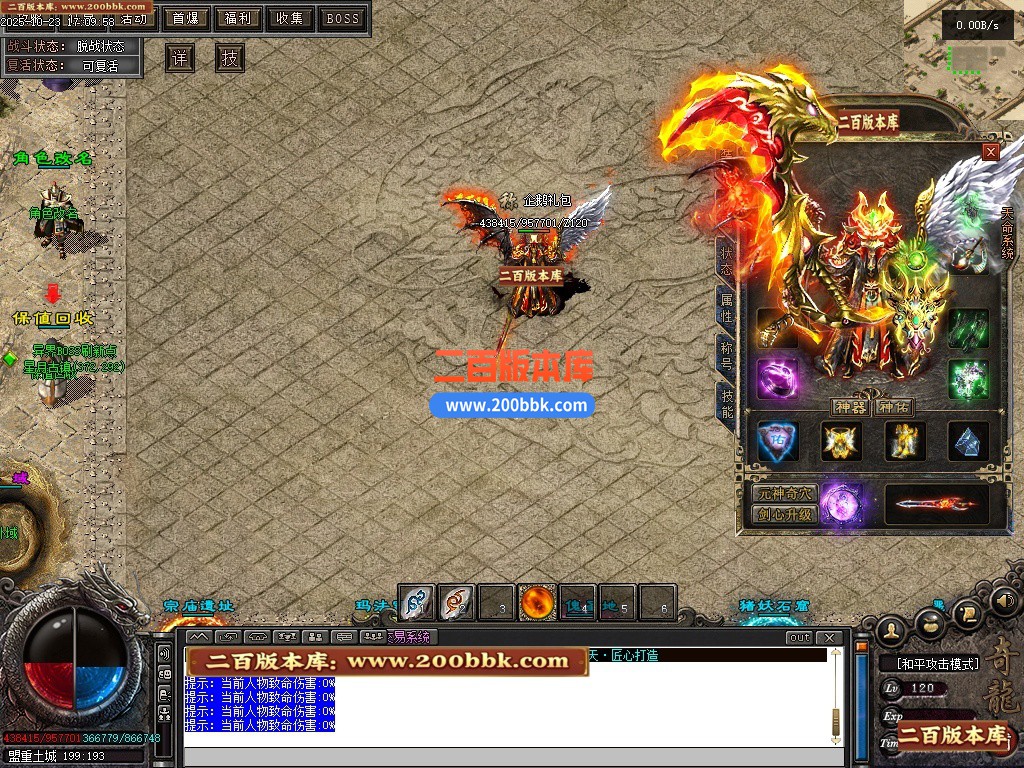This screenshot has height=768, width=1024.
Task: Open the 福利 welfare menu
Action: point(238,18)
